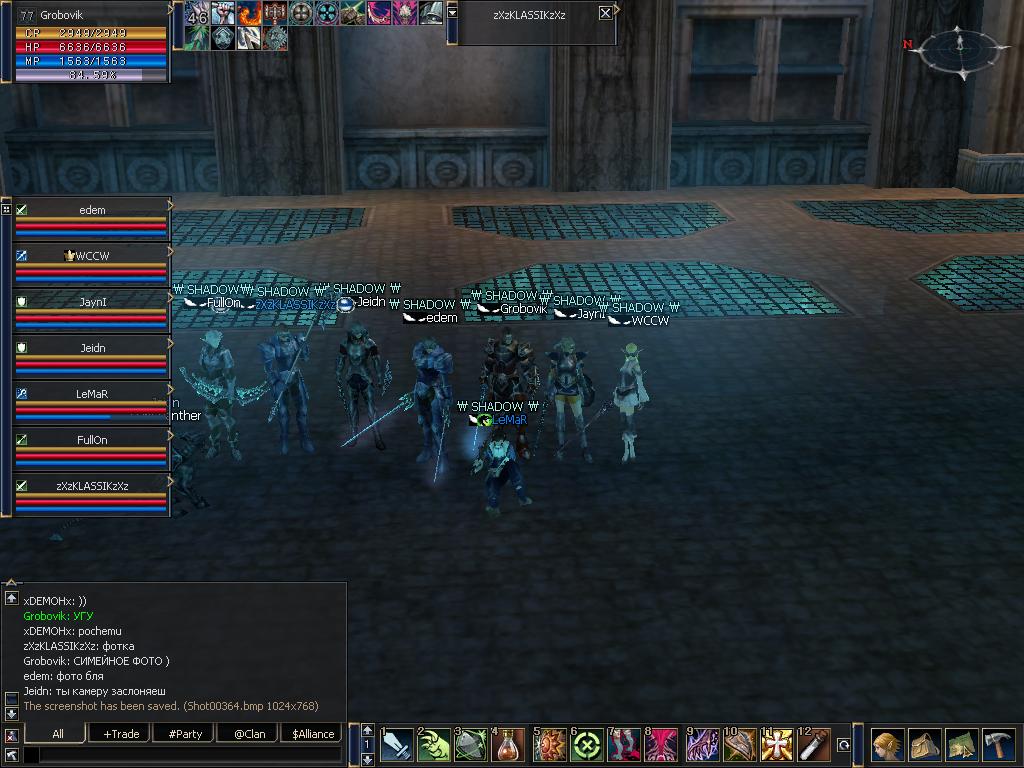This screenshot has width=1024, height=768.
Task: Activate the golden cross skill in slot 11
Action: coord(777,745)
